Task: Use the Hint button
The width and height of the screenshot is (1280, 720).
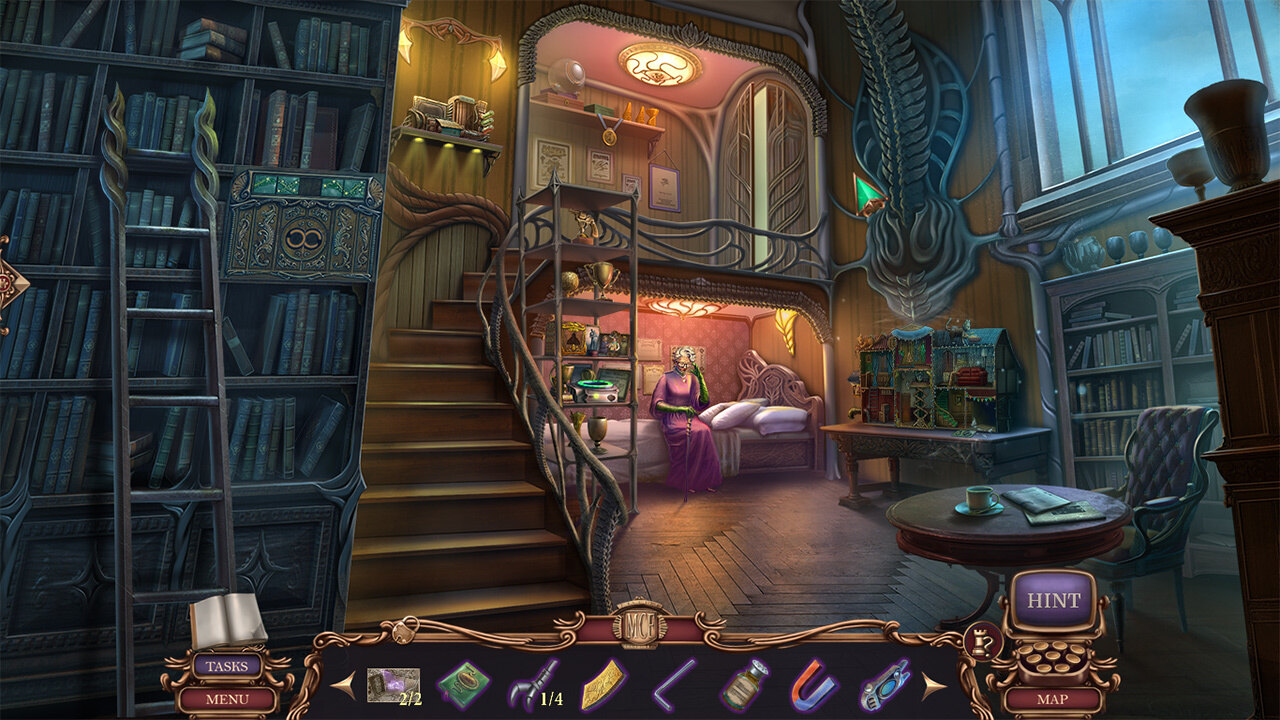Action: tap(1053, 601)
